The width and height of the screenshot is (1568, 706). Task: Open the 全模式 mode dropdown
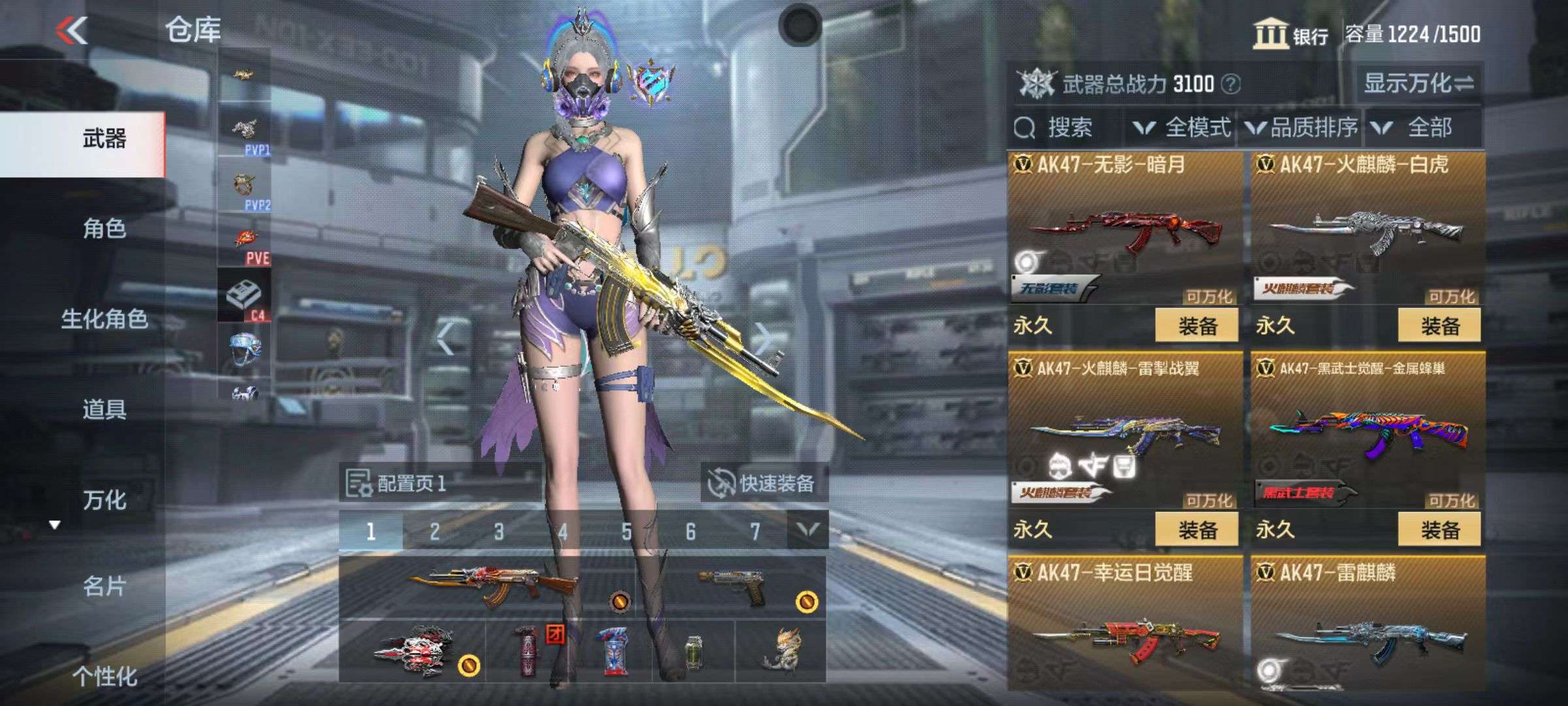pyautogui.click(x=1183, y=127)
